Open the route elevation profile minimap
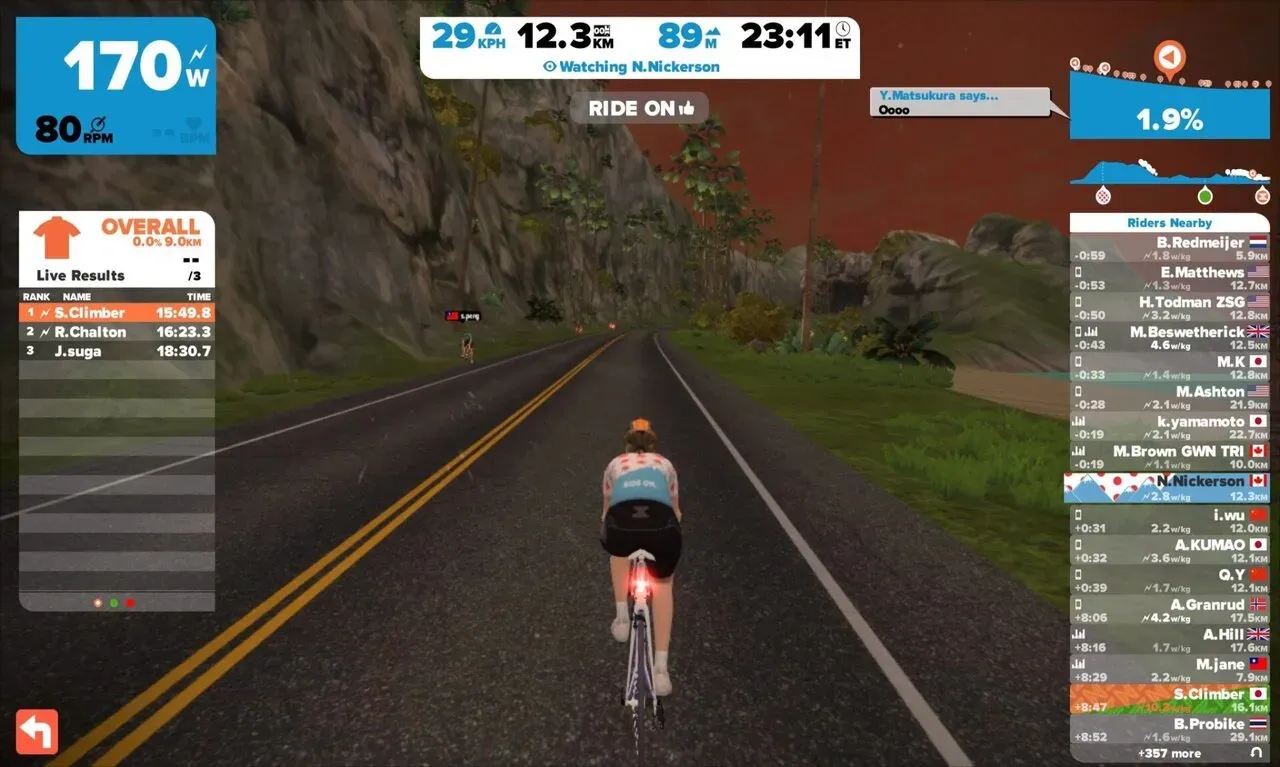1280x767 pixels. click(1169, 179)
